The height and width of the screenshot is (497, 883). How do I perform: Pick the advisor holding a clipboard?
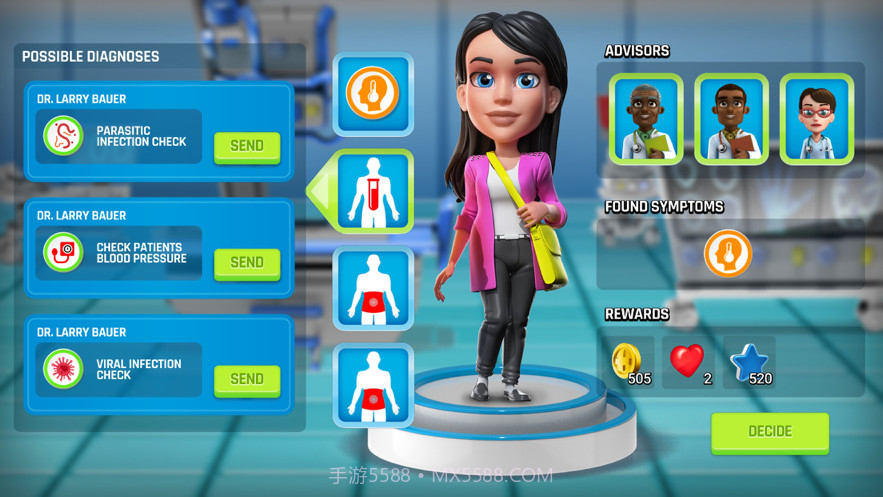731,120
